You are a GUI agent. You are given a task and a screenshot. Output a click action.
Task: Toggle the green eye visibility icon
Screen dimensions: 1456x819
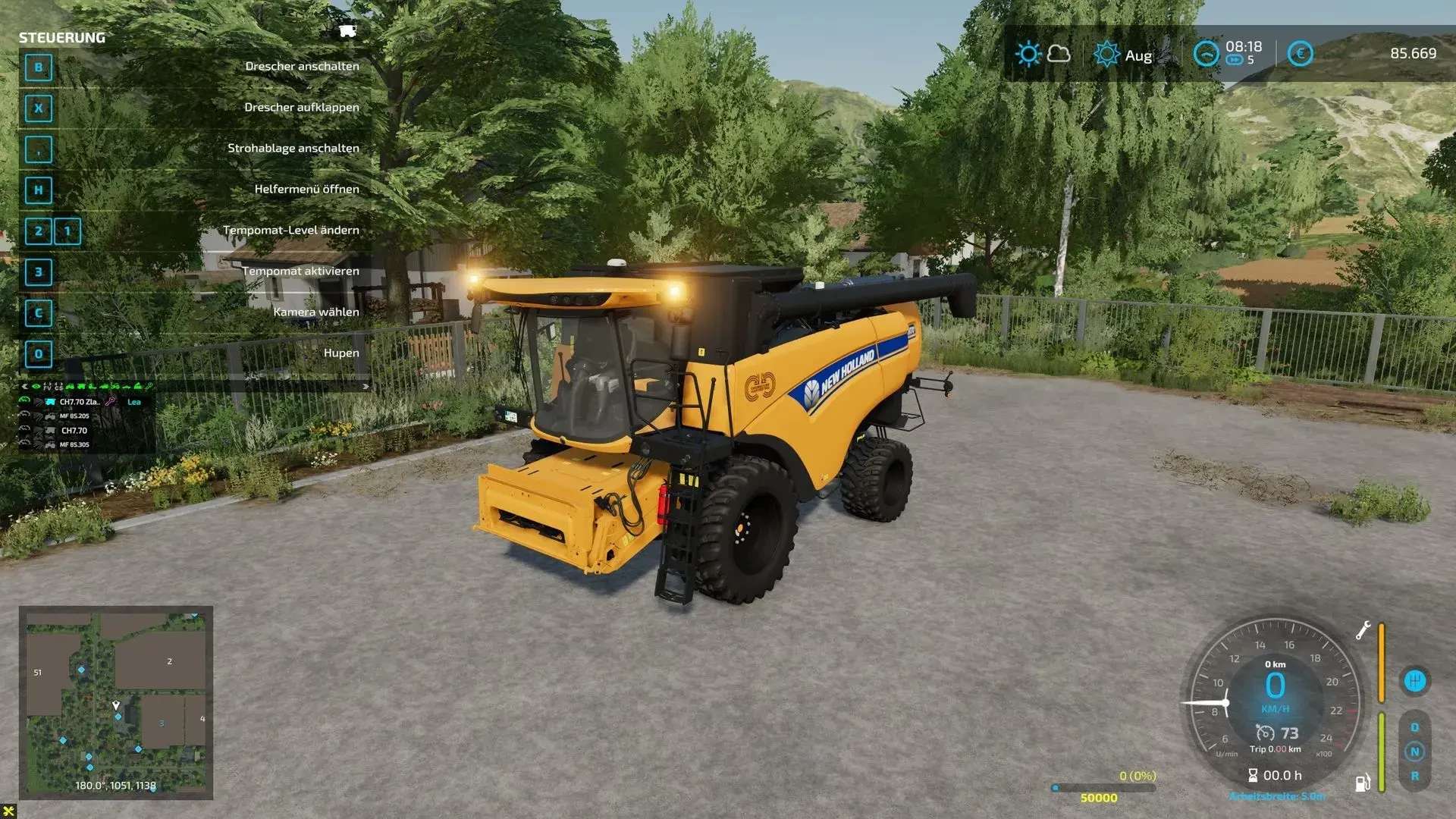(36, 387)
